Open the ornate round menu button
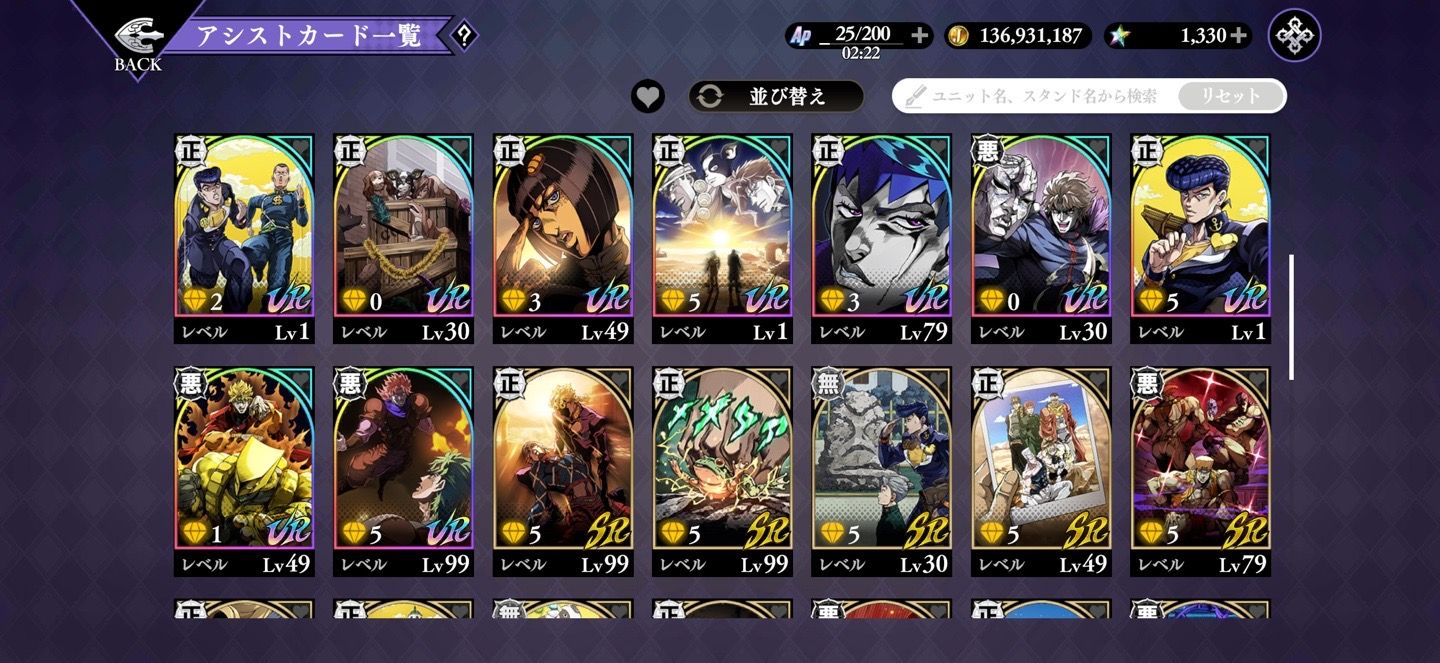1440x663 pixels. 1294,36
